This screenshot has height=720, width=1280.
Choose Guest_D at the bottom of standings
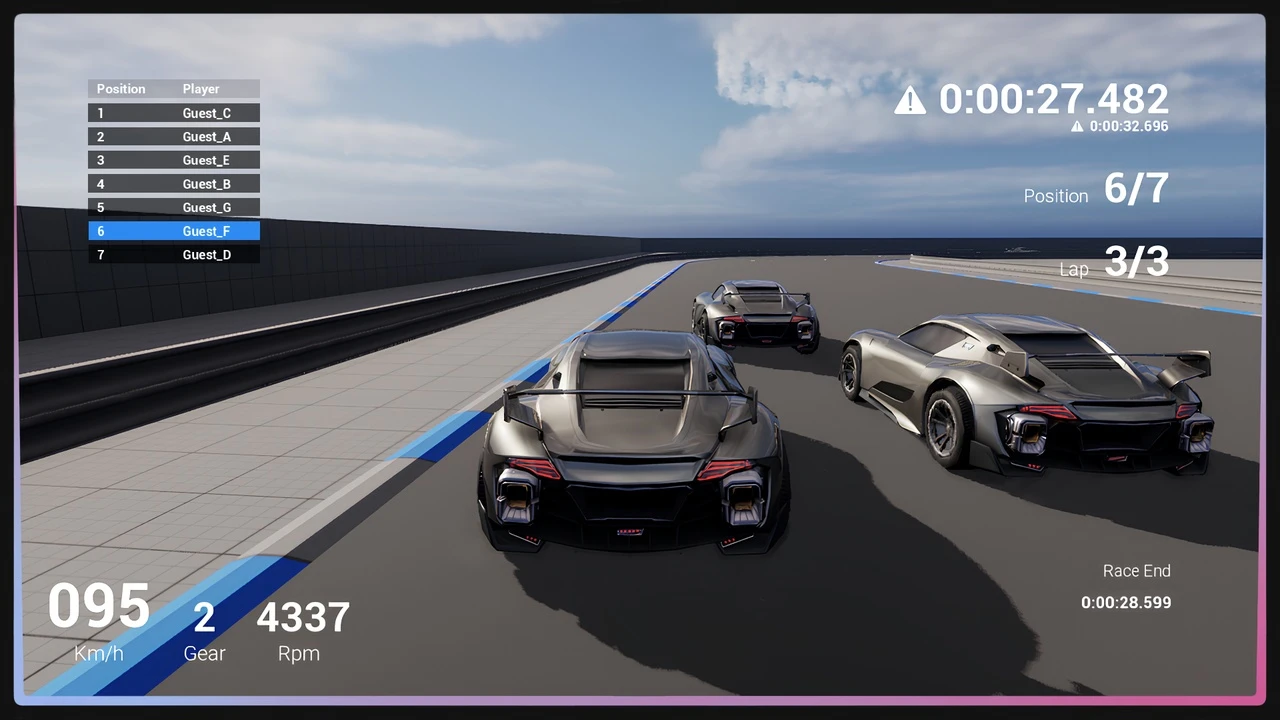tap(174, 255)
